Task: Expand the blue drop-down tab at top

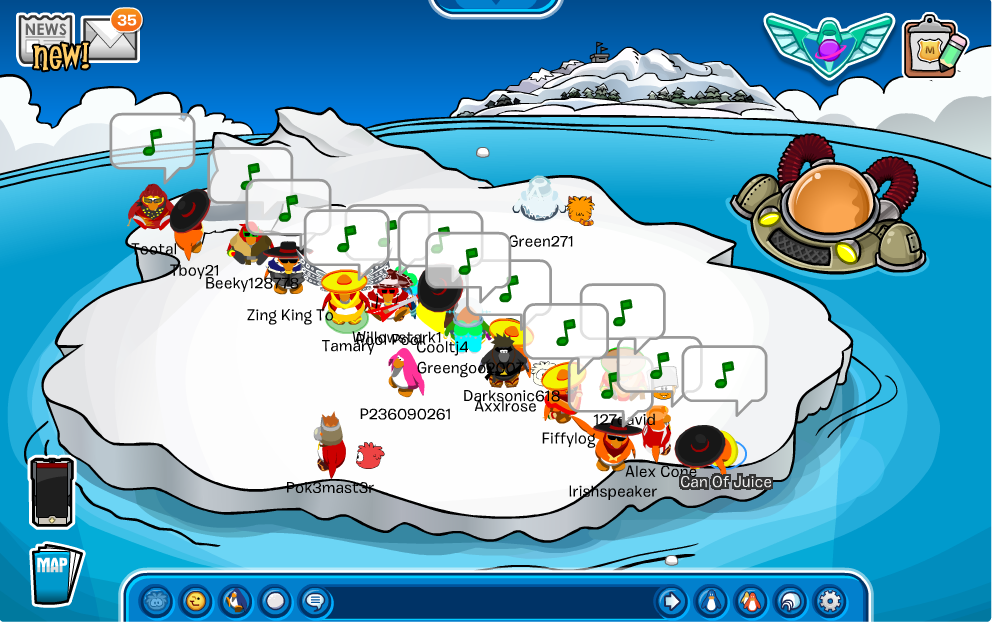Action: pyautogui.click(x=496, y=6)
